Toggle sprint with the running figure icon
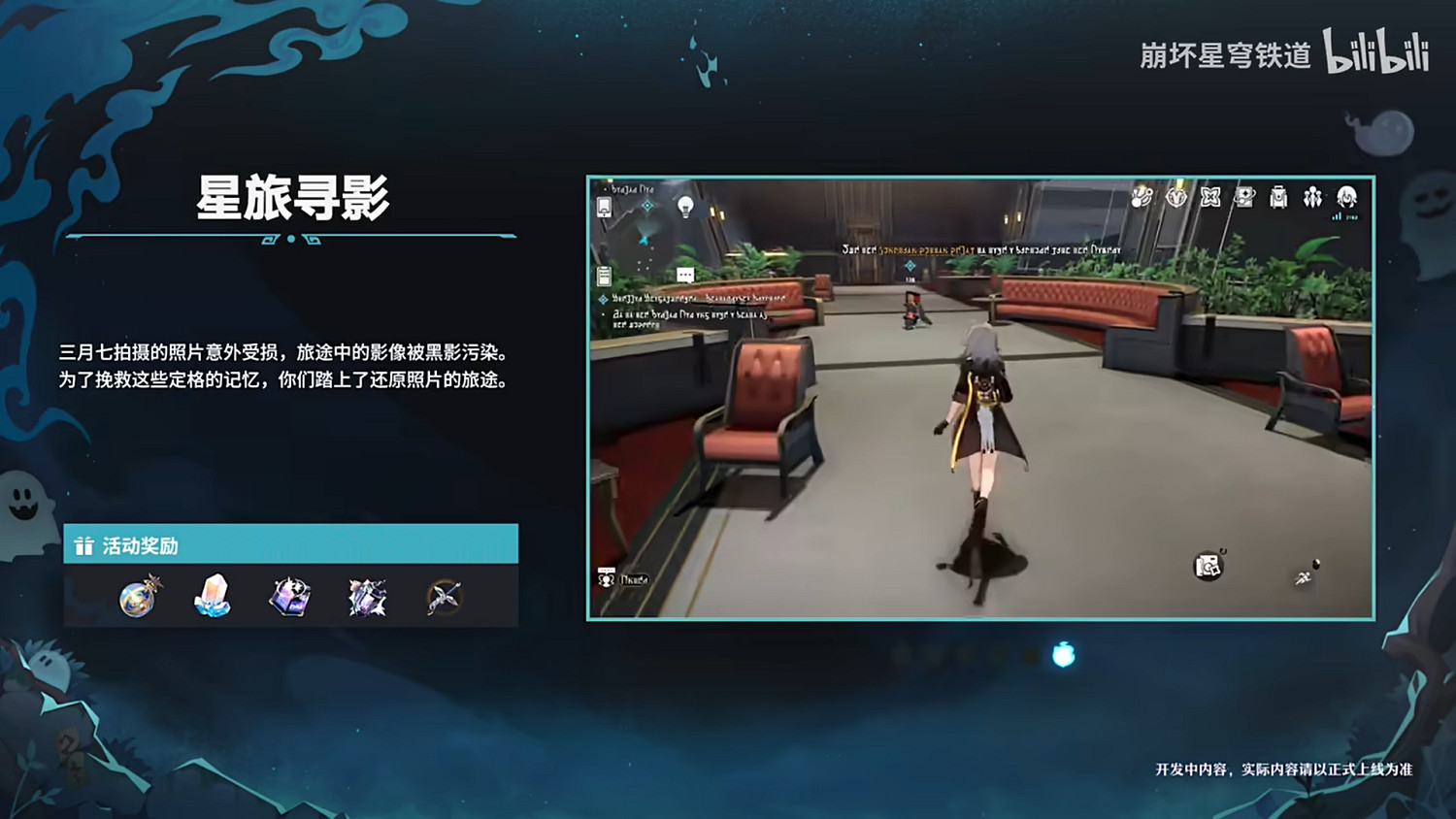 tap(1304, 577)
